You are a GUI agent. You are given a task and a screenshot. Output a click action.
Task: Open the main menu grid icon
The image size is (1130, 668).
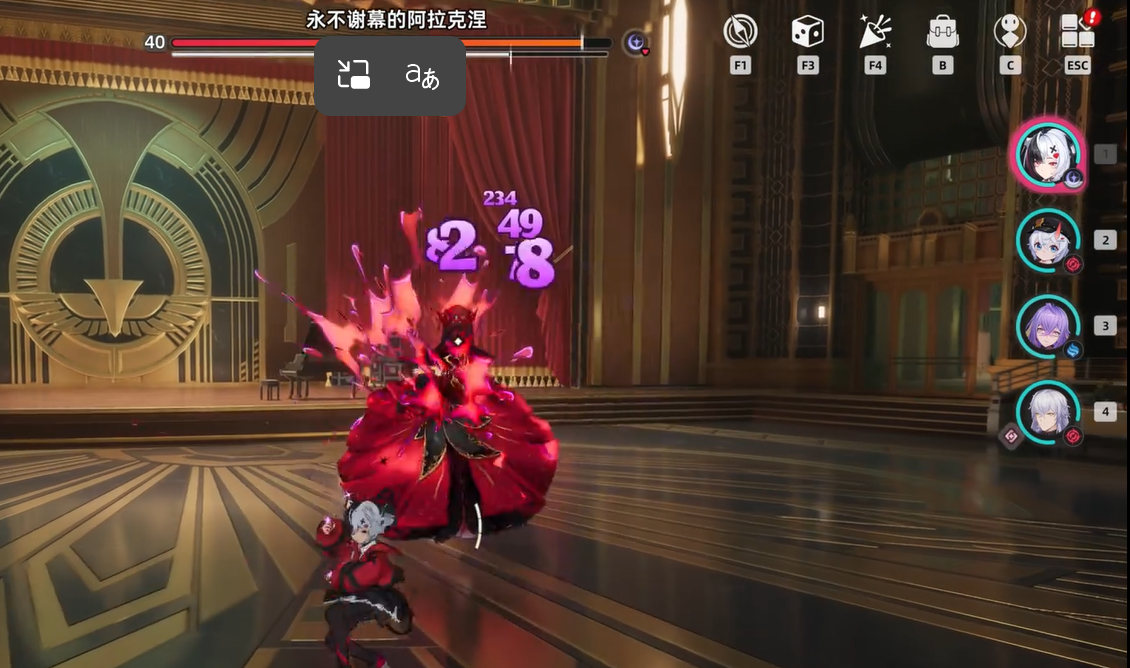tap(1077, 32)
